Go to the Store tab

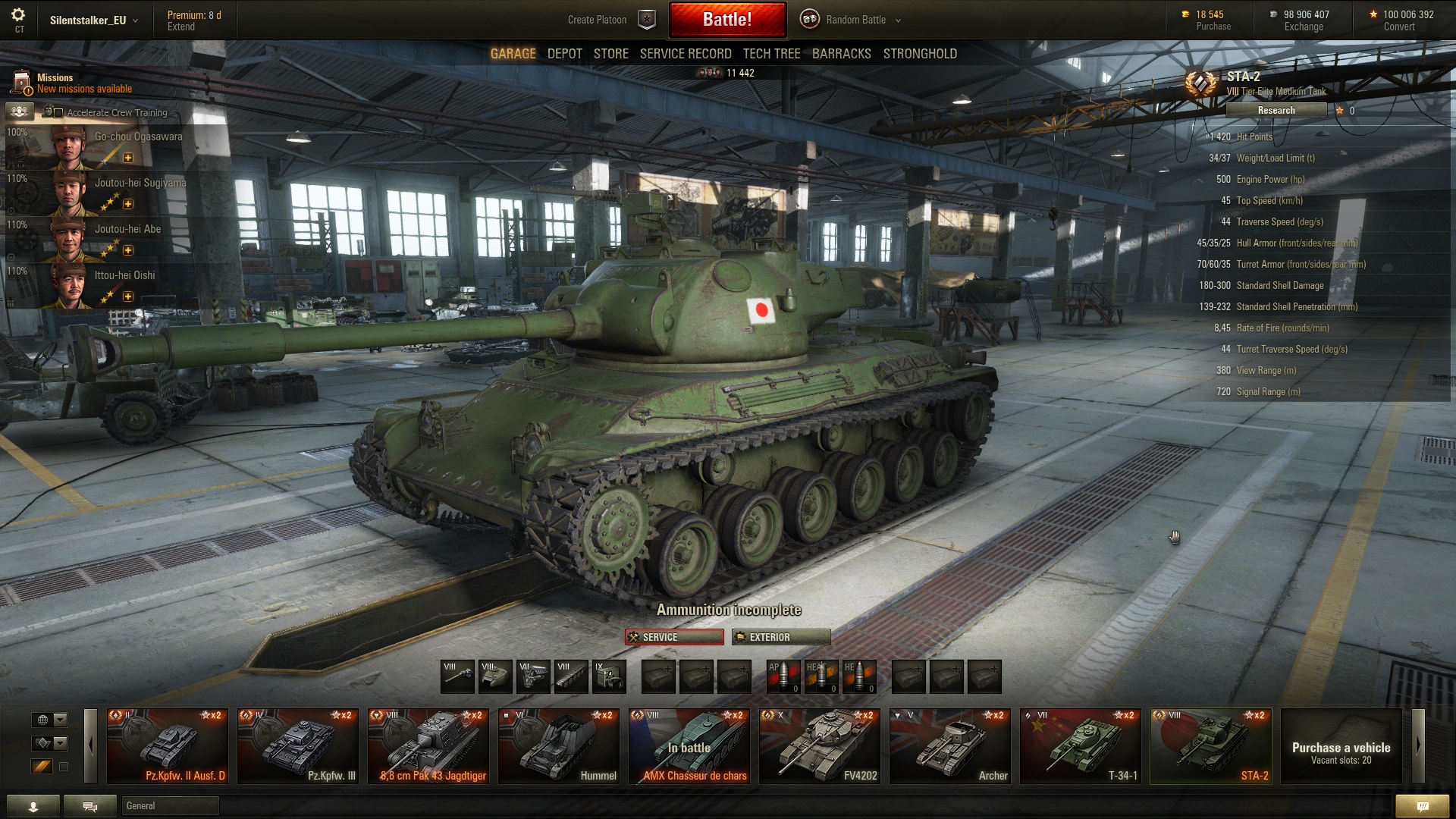610,54
